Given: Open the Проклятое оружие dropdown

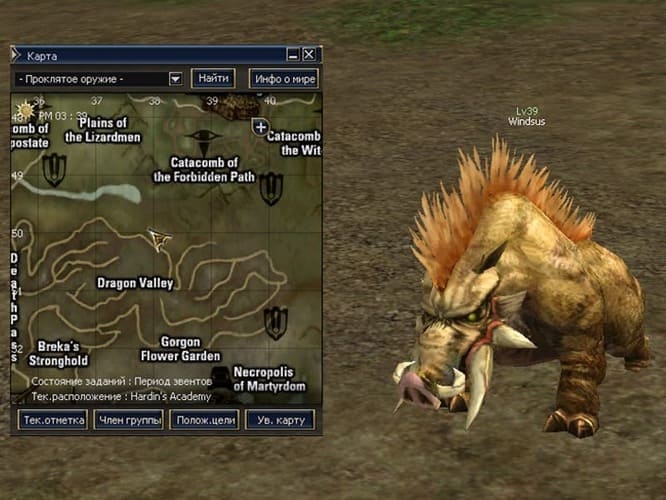Looking at the screenshot, I should (x=175, y=78).
